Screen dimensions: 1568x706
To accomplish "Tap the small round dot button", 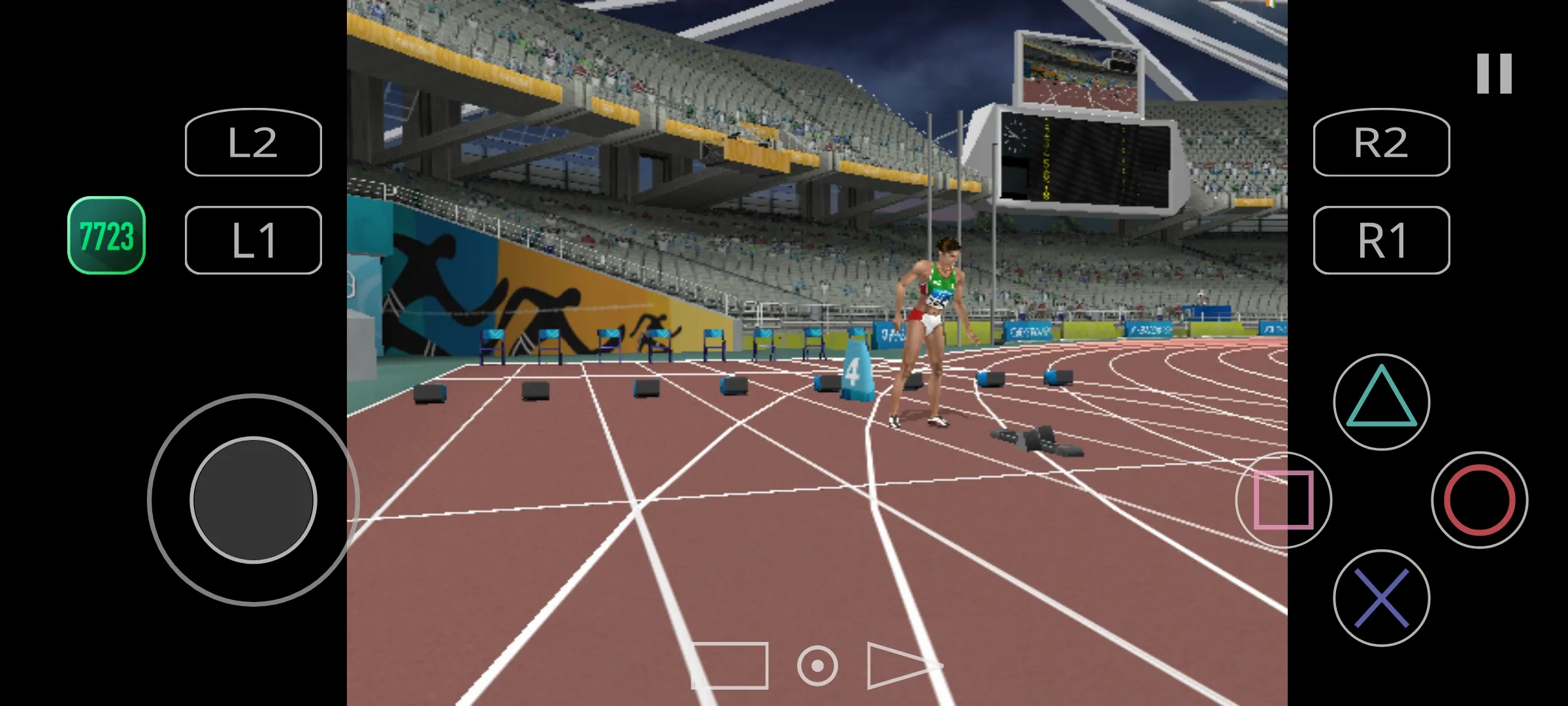I will 817,665.
